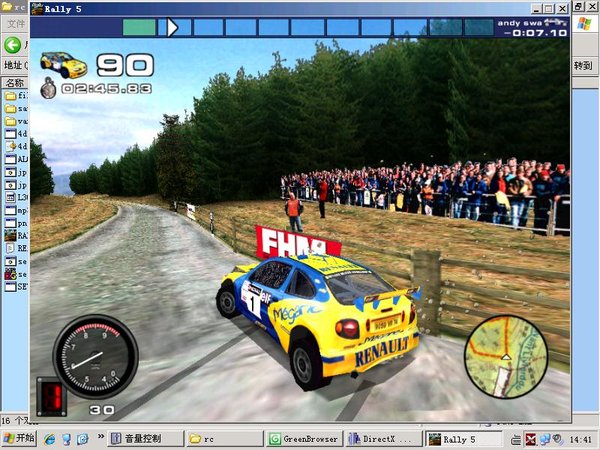
Task: Select the yellow car icon
Action: (x=64, y=65)
